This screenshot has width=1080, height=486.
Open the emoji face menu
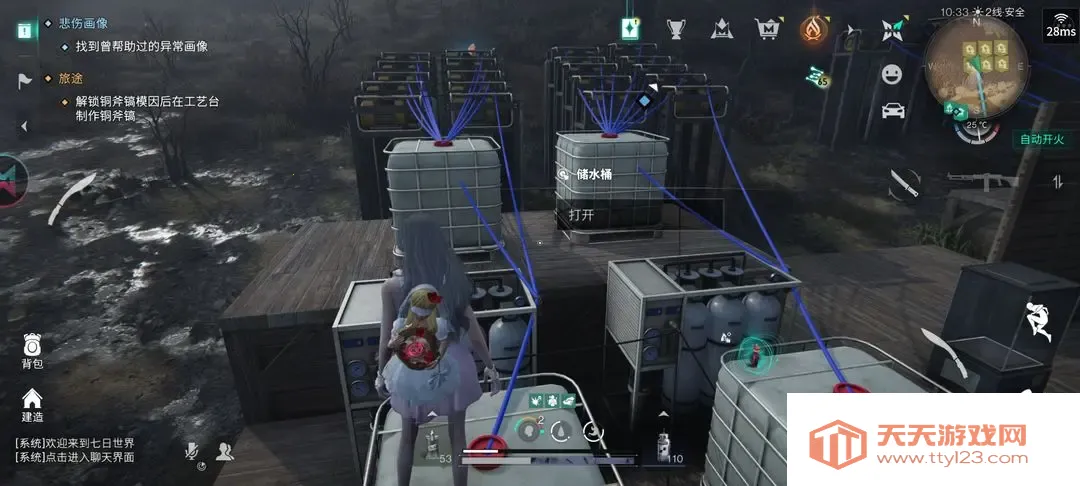coord(892,73)
